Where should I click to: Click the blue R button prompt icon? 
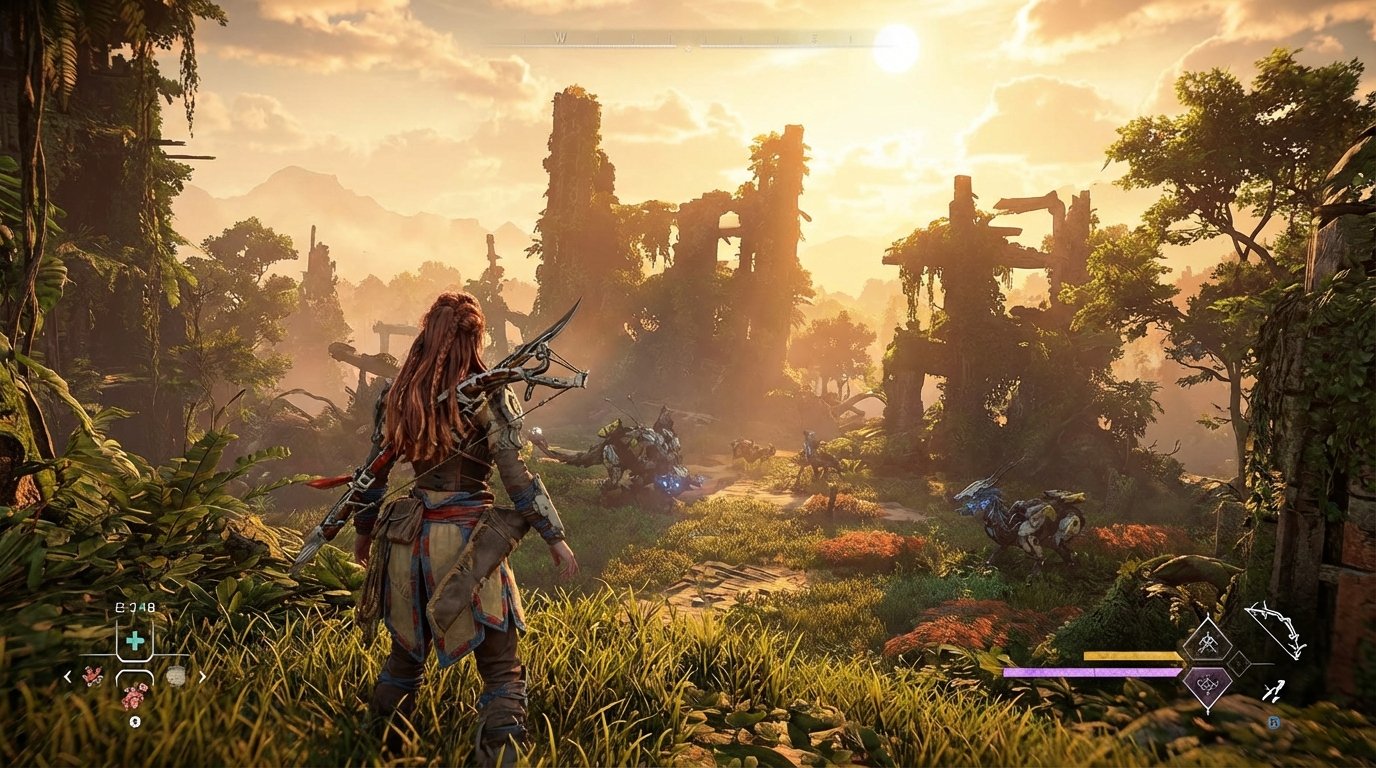tap(1274, 722)
